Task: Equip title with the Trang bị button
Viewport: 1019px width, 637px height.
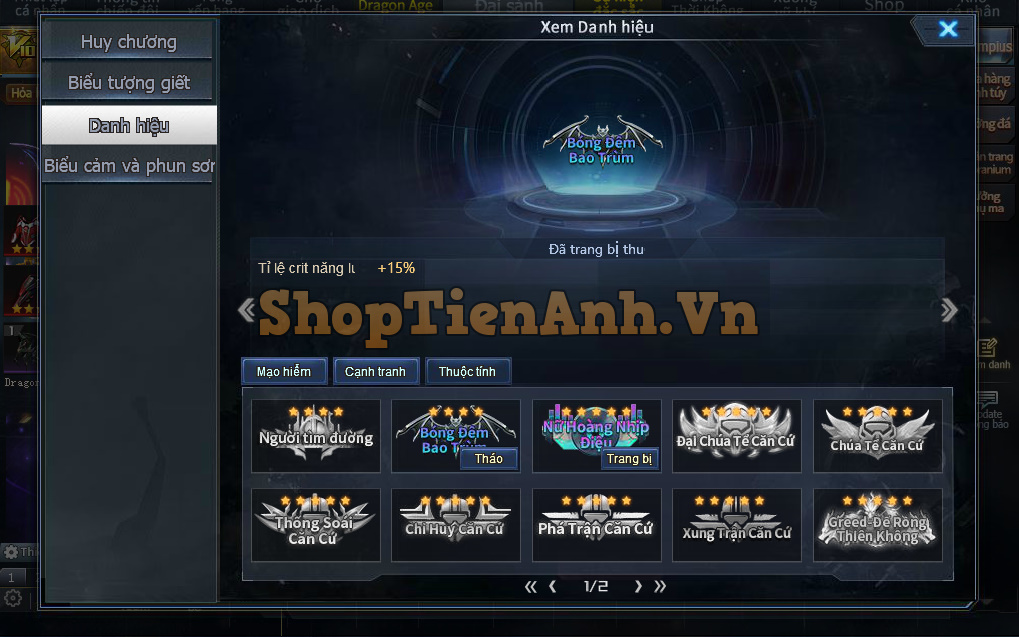Action: [x=629, y=458]
